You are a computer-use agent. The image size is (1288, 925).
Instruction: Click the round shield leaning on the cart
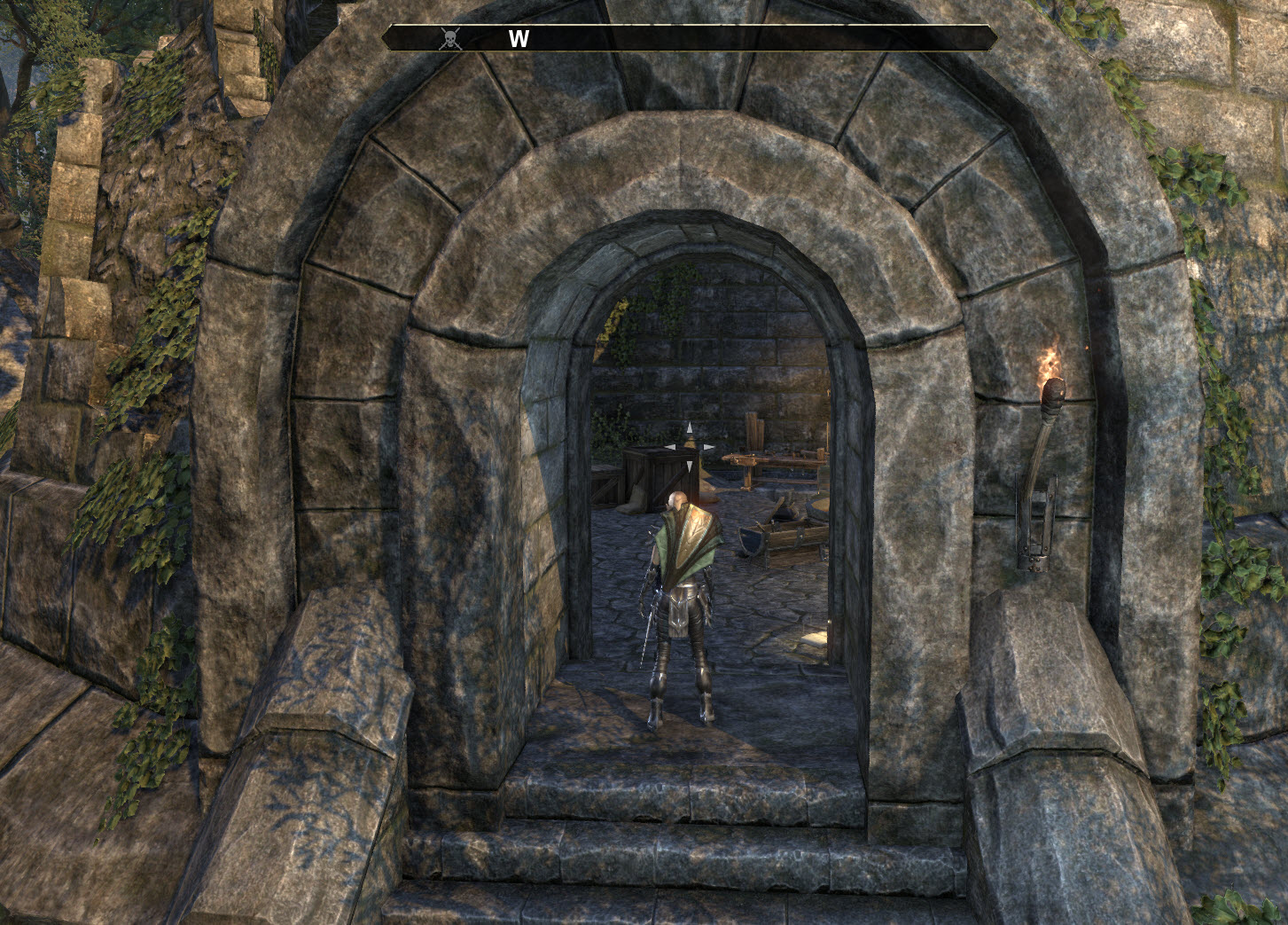click(751, 541)
